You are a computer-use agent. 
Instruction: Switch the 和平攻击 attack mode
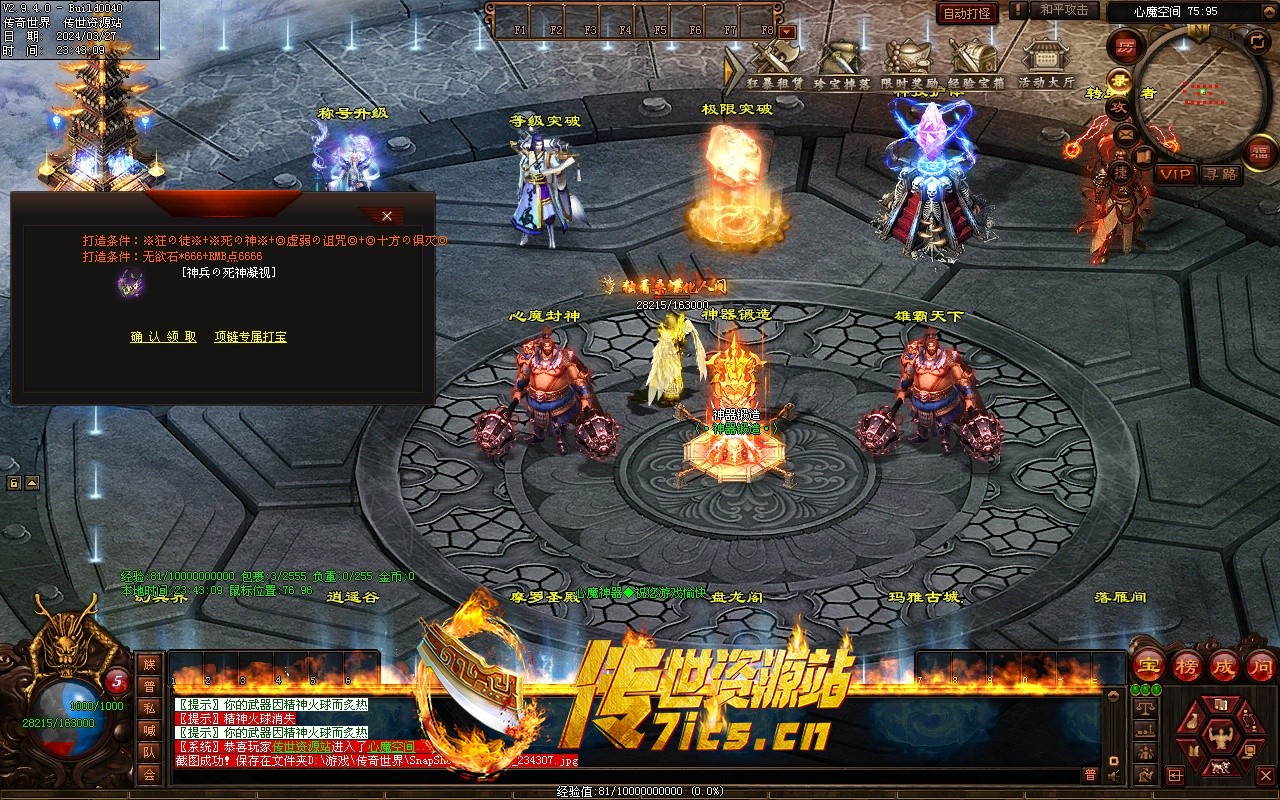point(1064,11)
